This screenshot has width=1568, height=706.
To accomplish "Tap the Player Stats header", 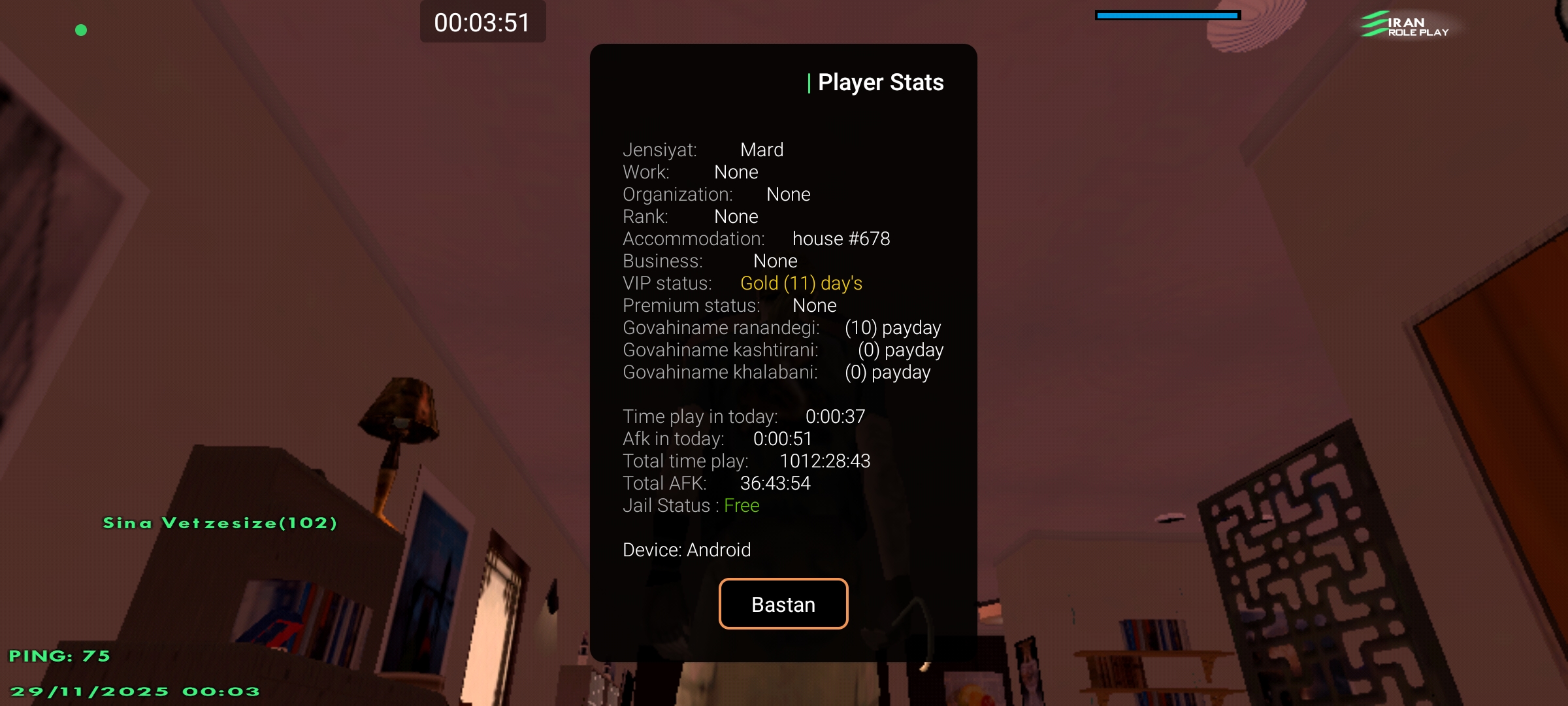I will 875,82.
